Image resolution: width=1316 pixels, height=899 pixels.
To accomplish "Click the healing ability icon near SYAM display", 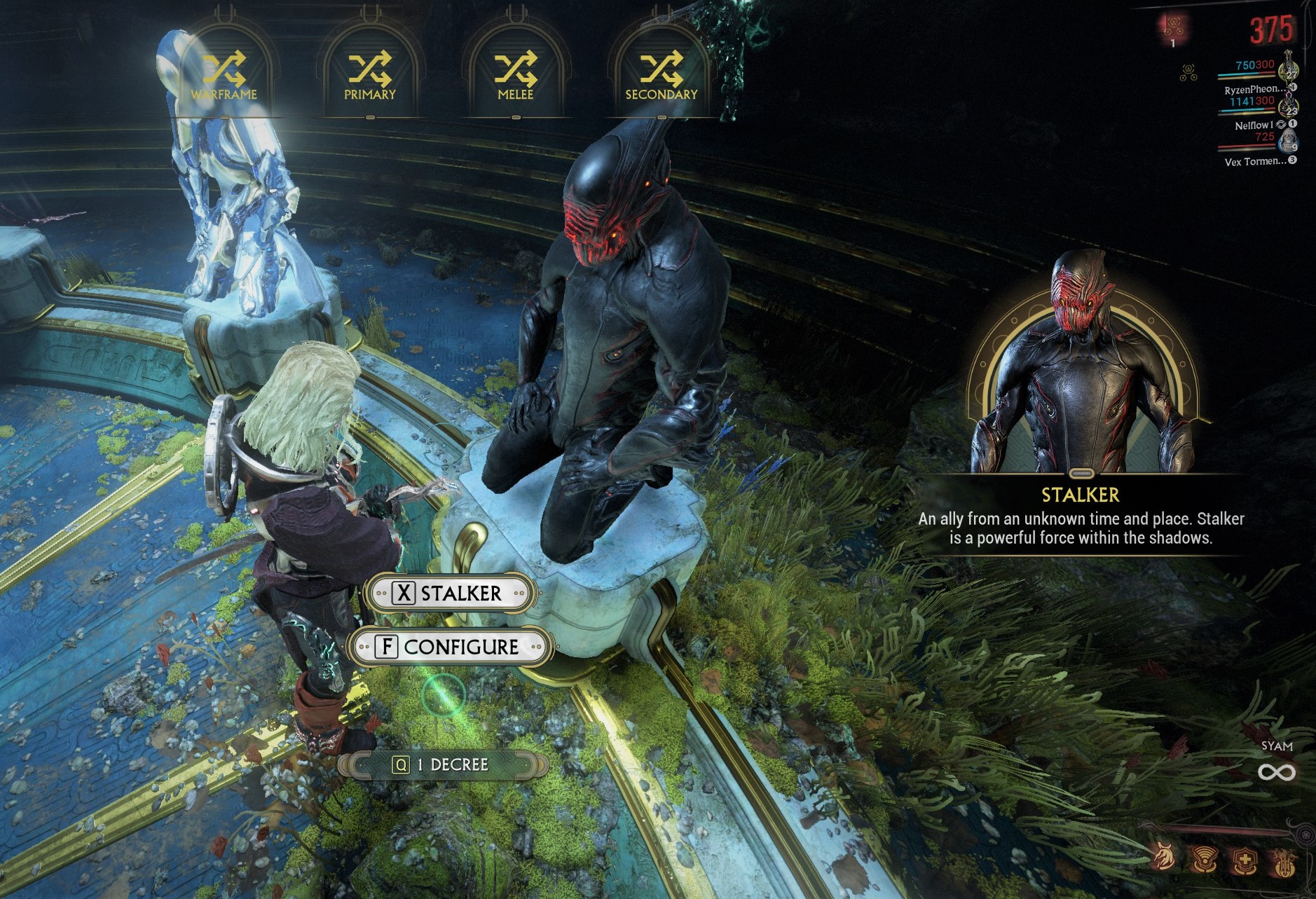I will pos(1245,860).
